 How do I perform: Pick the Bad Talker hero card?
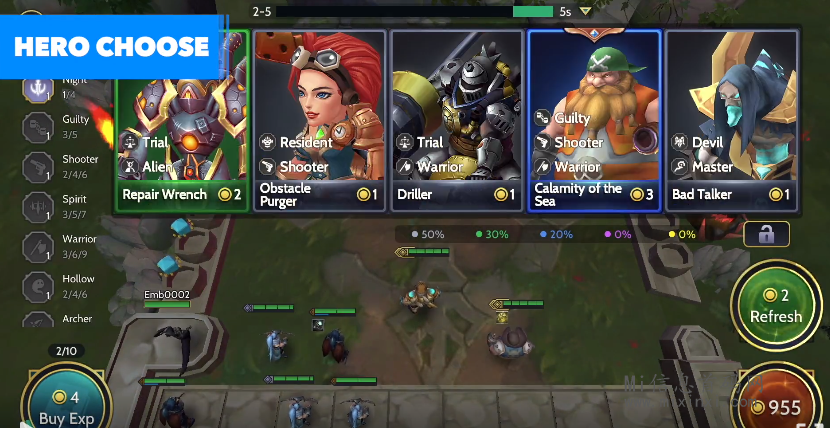[x=731, y=120]
